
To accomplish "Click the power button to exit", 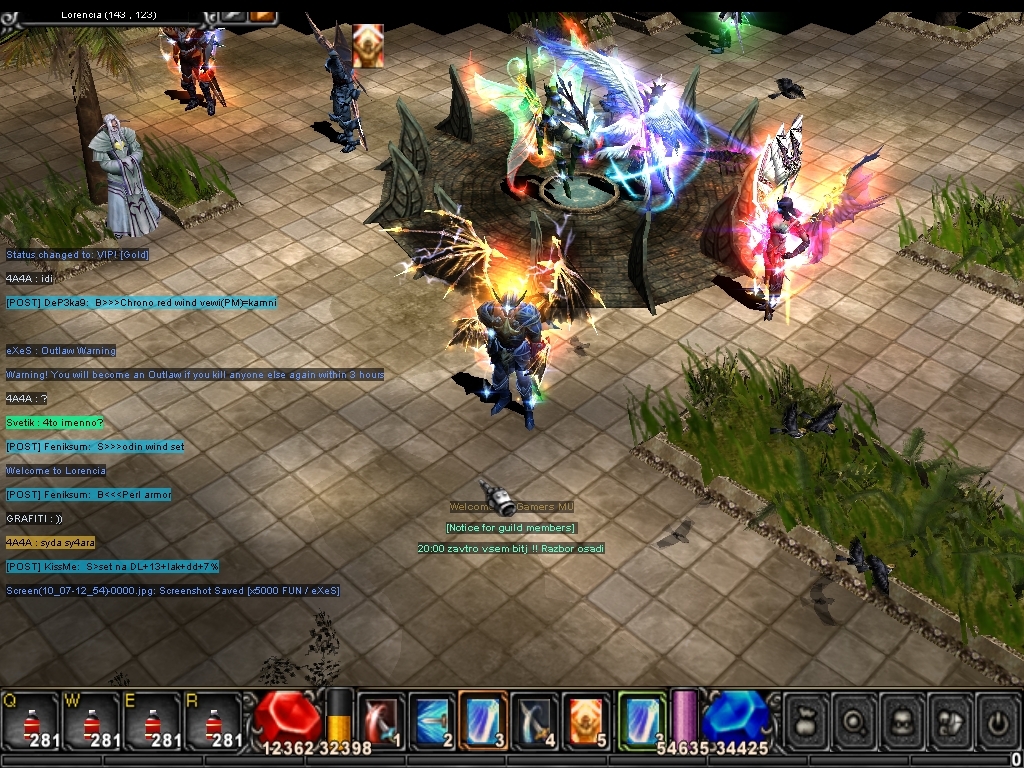I will (997, 718).
